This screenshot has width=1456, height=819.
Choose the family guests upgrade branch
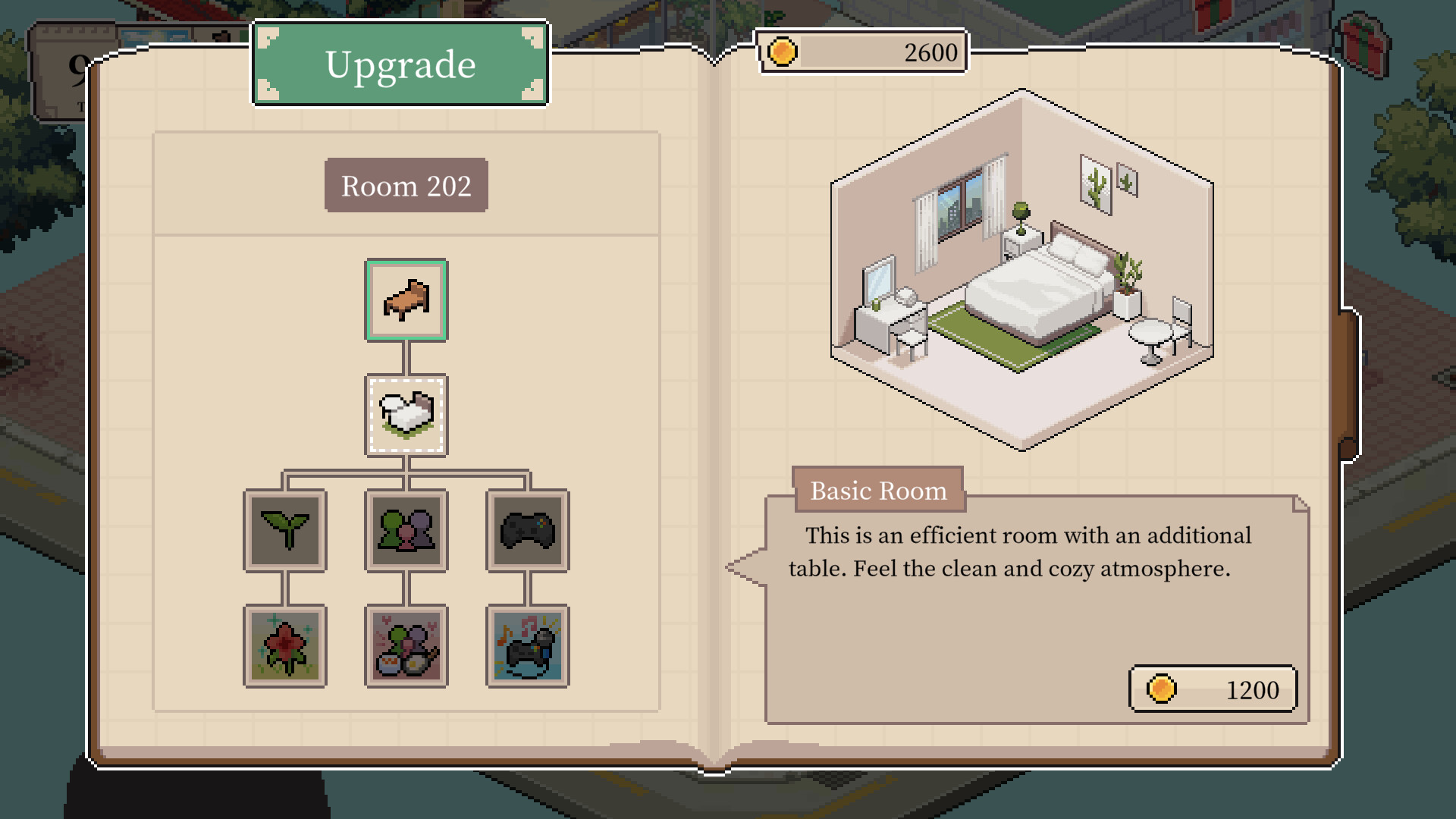[406, 529]
